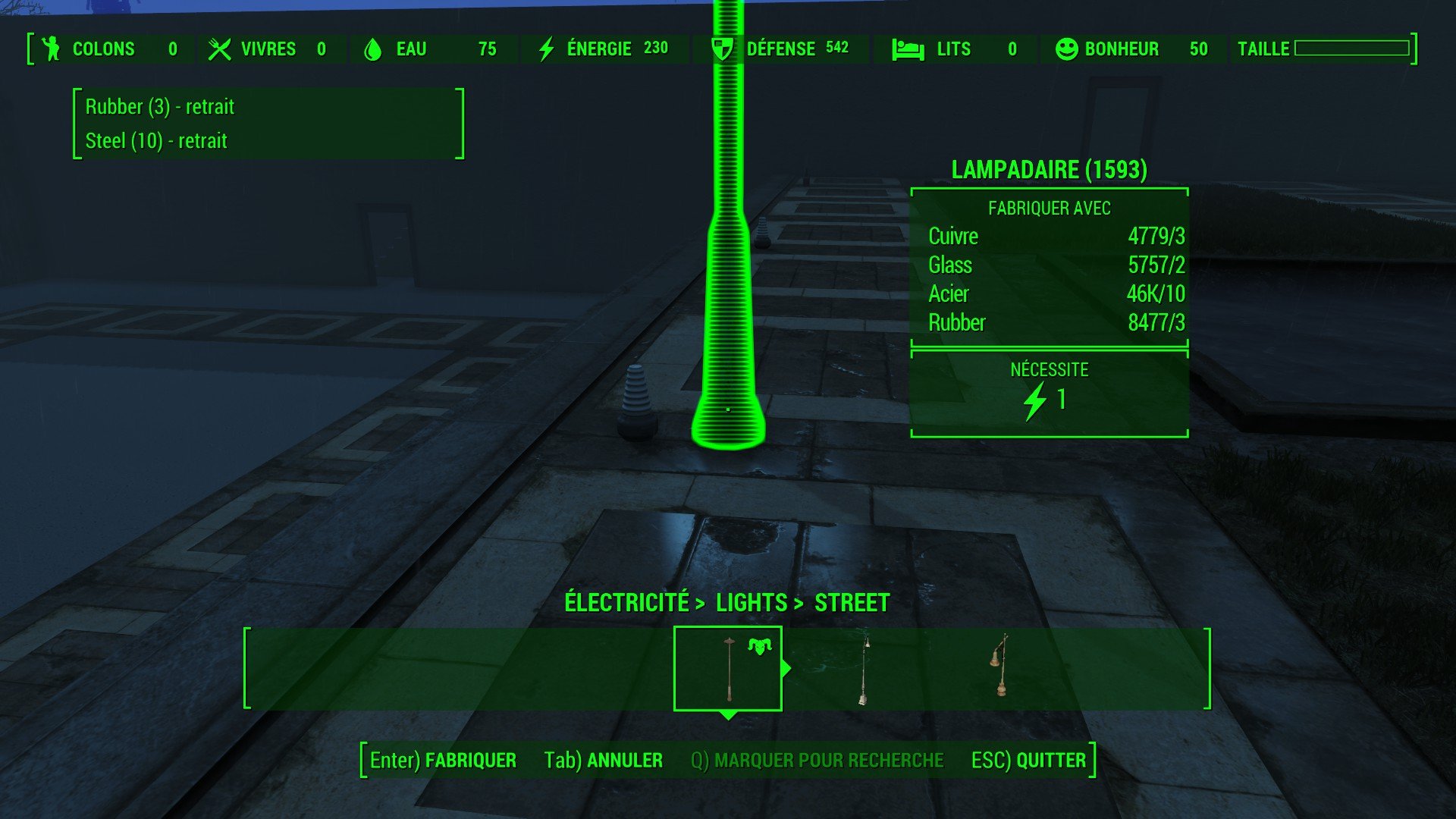Select the highlighted straight lamppost thumbnail
This screenshot has height=819, width=1456.
point(727,669)
